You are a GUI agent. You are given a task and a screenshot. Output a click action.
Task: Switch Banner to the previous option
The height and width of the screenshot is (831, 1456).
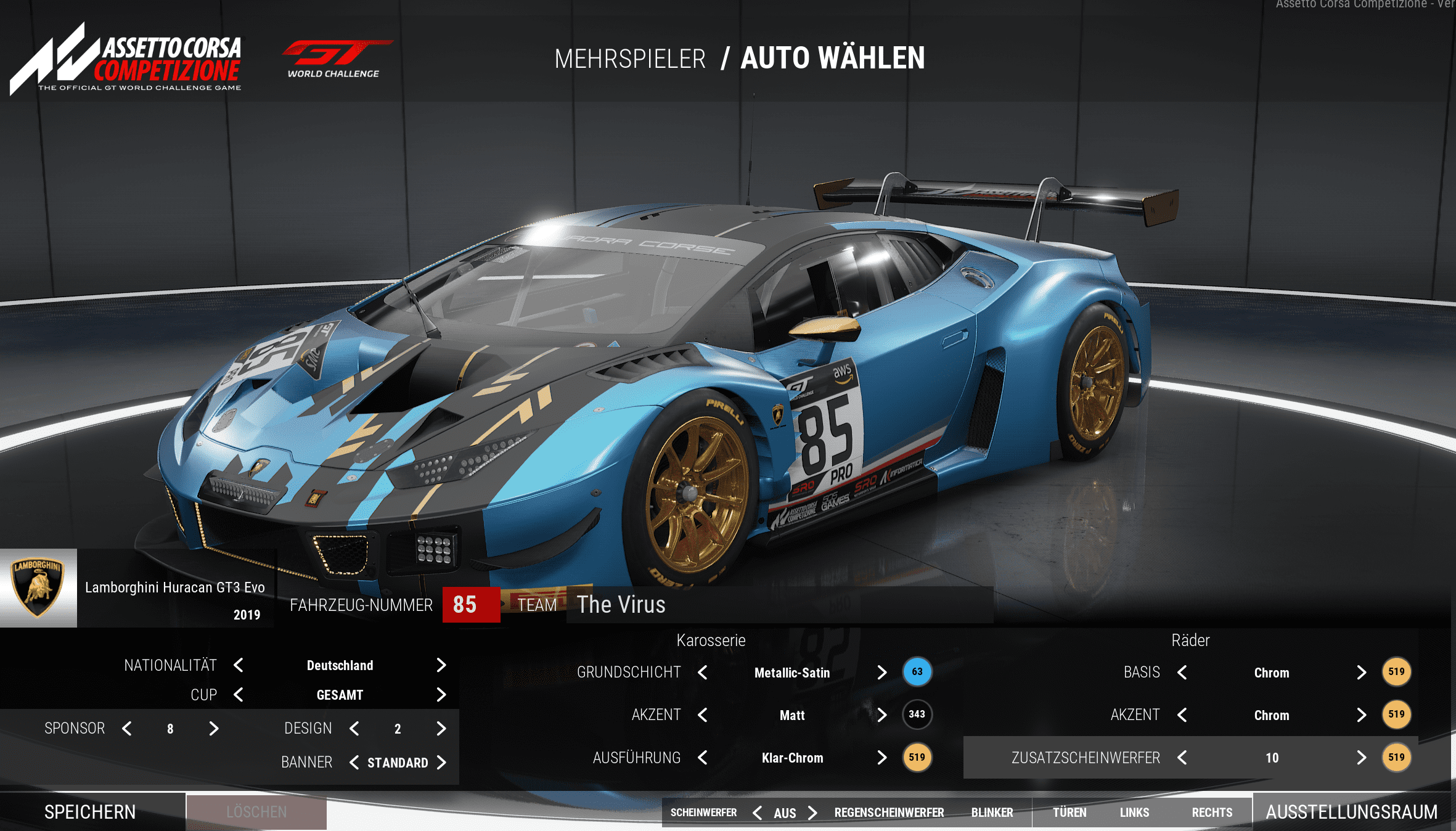(x=354, y=763)
